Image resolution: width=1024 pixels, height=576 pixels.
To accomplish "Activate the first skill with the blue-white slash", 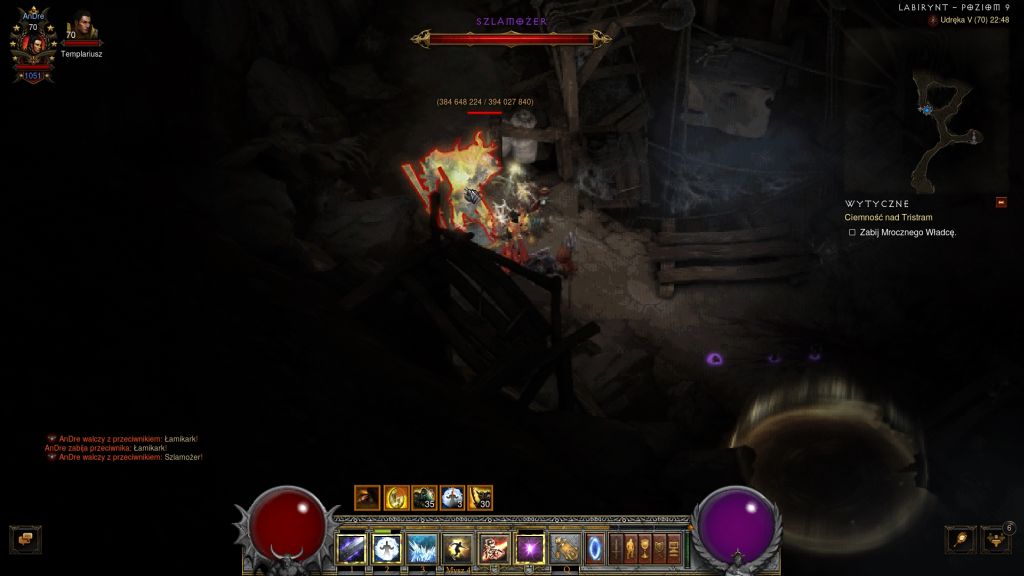I will click(x=352, y=548).
